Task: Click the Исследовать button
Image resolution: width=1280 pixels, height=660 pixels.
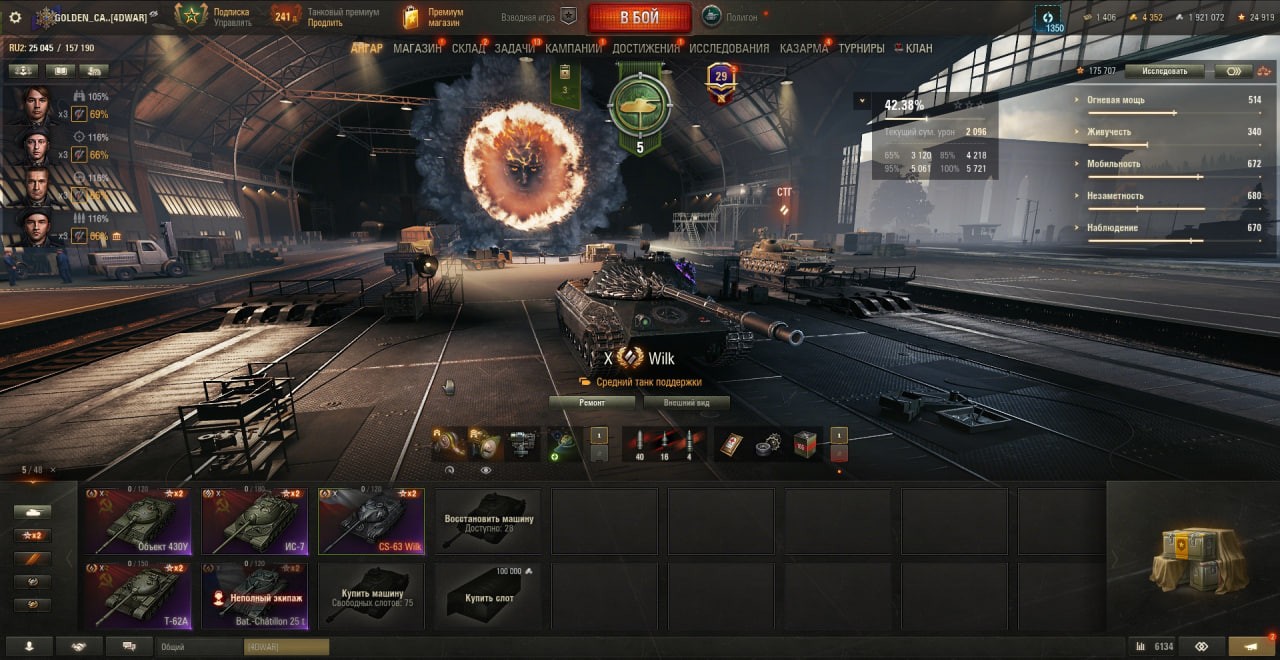Action: [x=1164, y=71]
